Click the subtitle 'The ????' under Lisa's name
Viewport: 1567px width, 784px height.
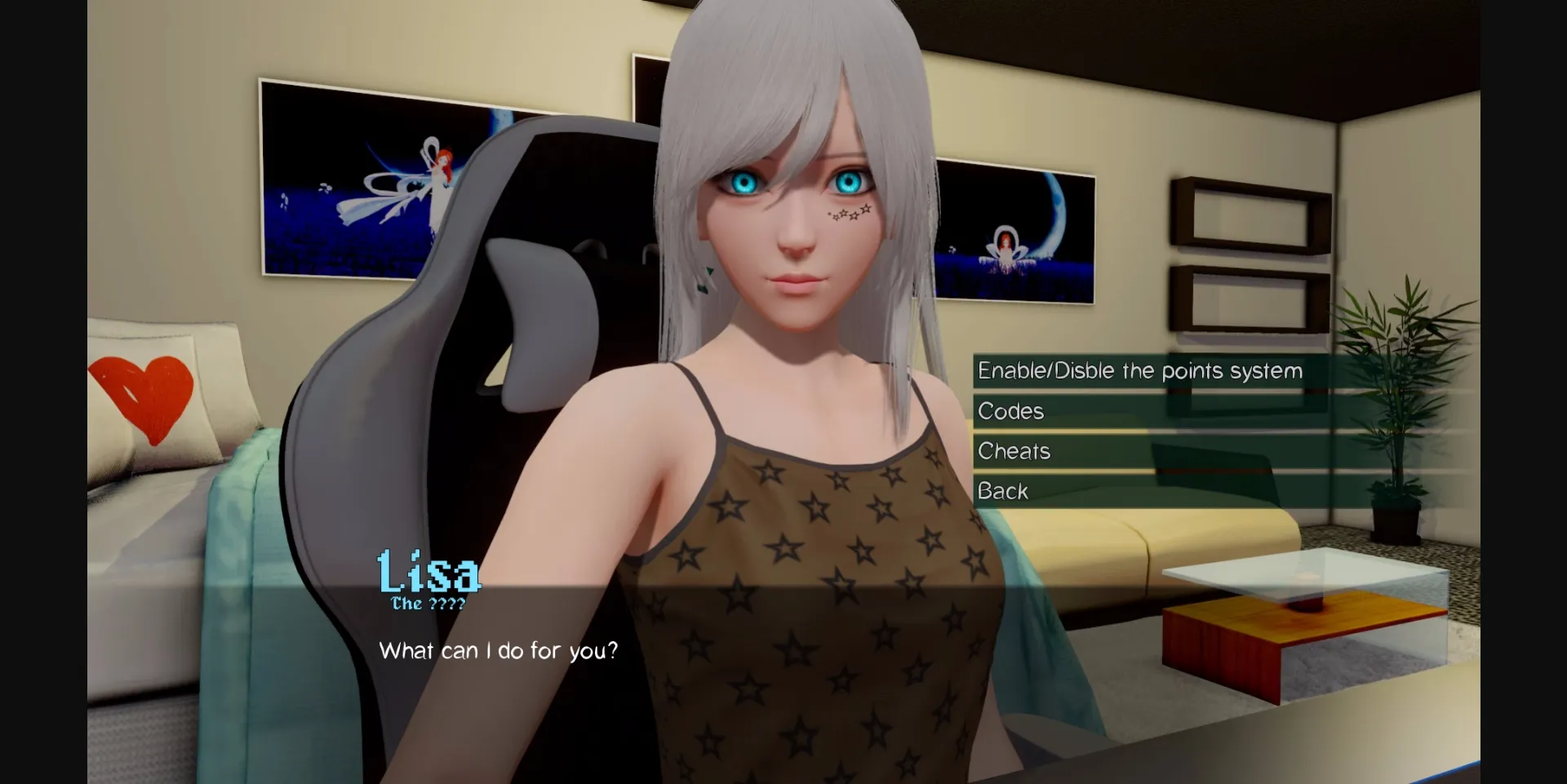(x=428, y=604)
